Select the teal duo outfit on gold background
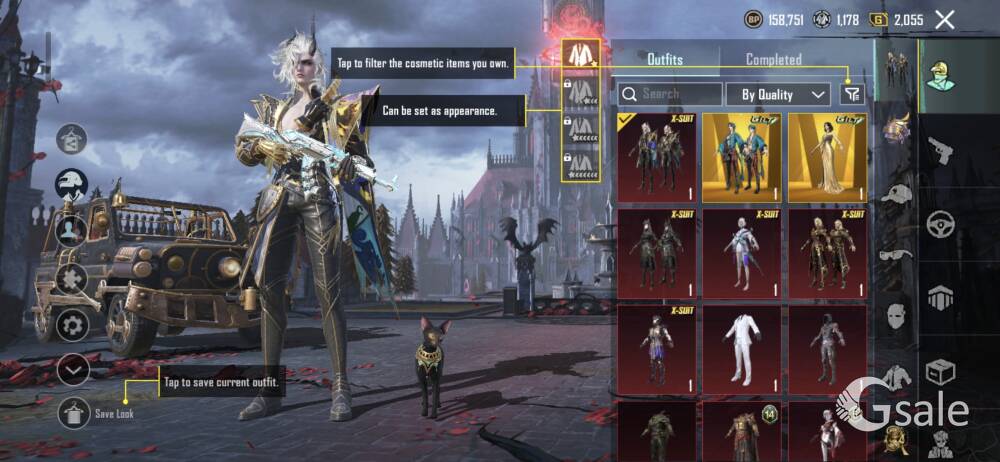 click(741, 157)
